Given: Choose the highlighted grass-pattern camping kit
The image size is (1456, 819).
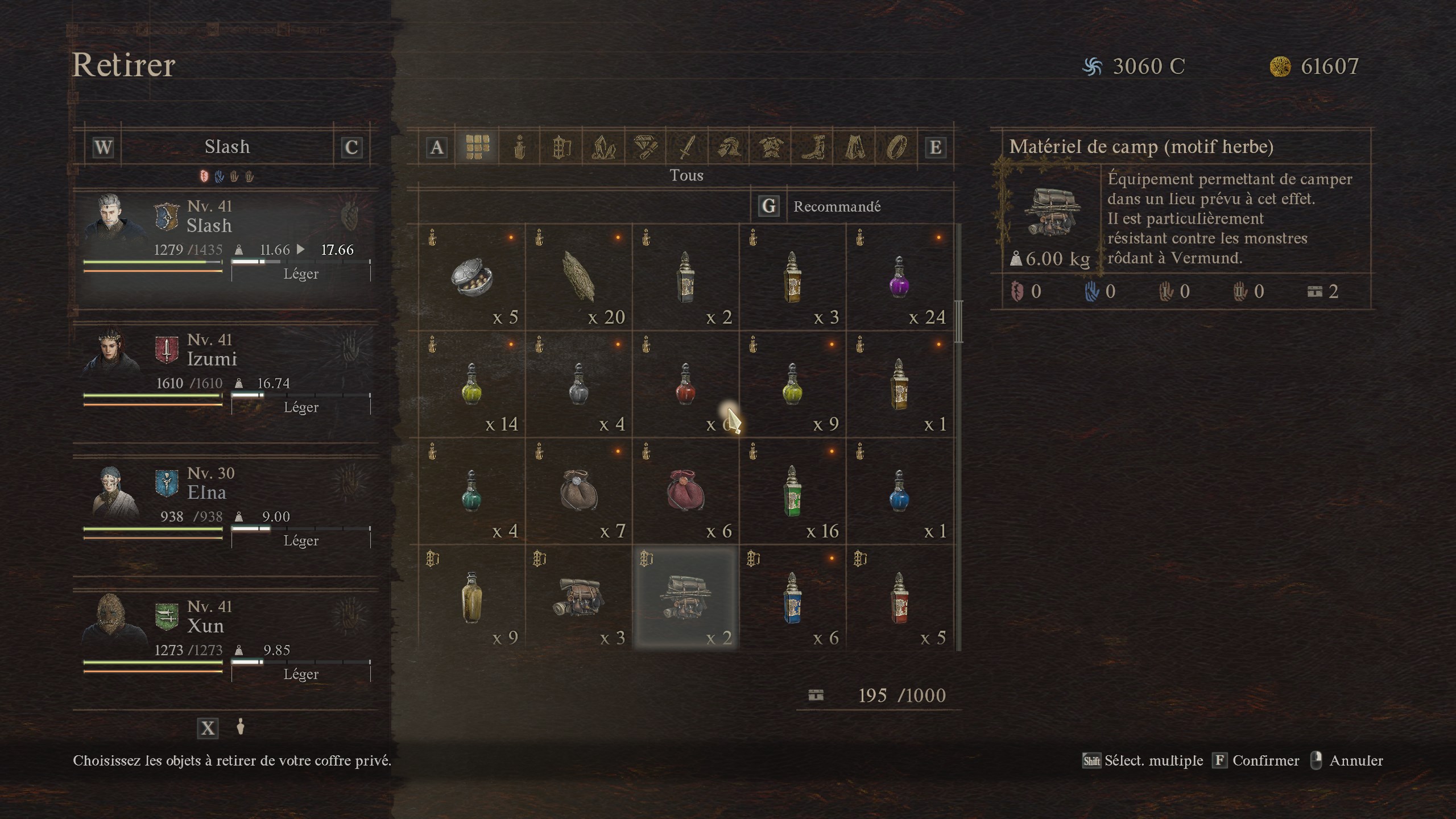Looking at the screenshot, I should [x=685, y=597].
